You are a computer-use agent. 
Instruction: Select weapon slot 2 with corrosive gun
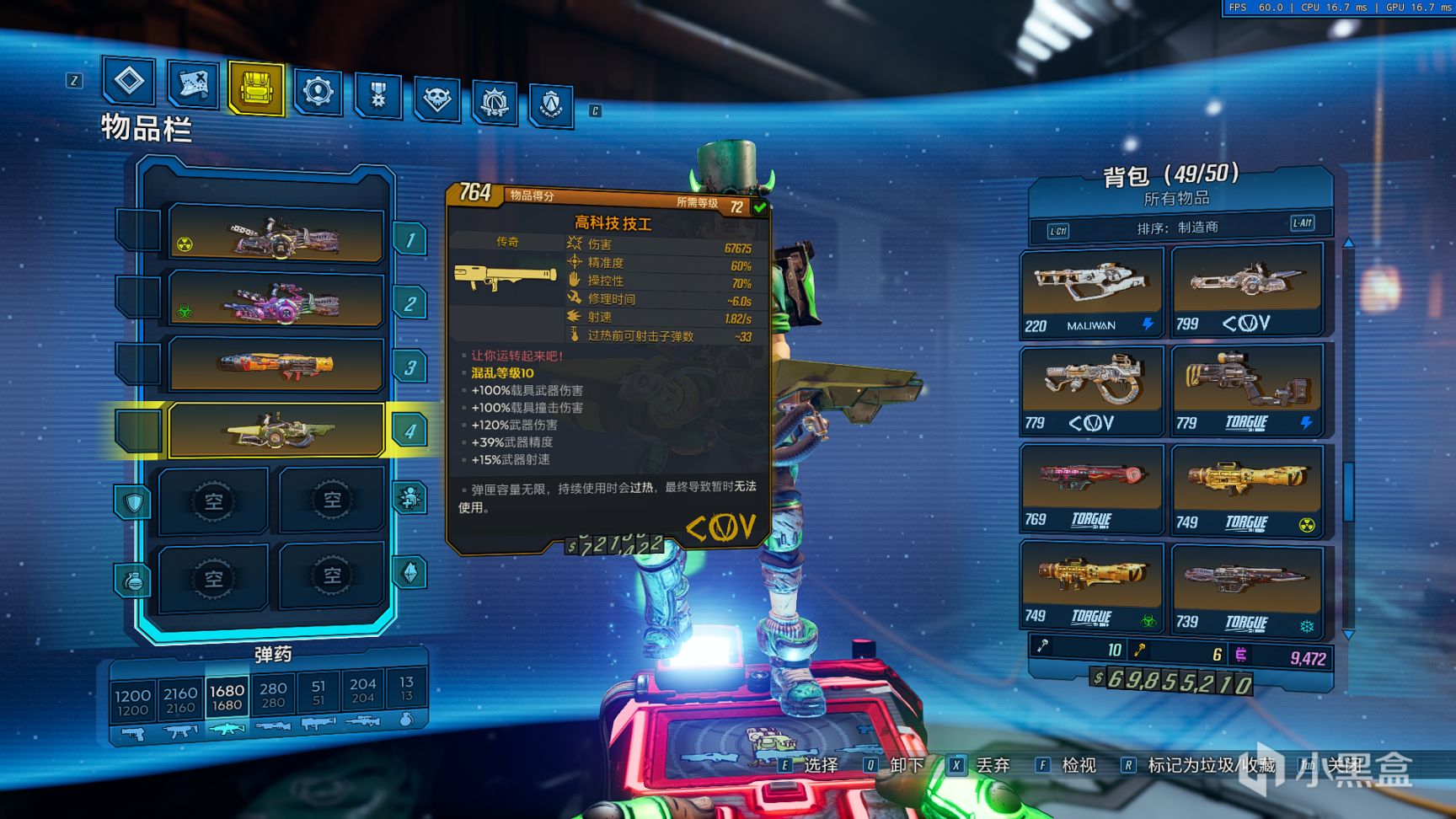276,300
